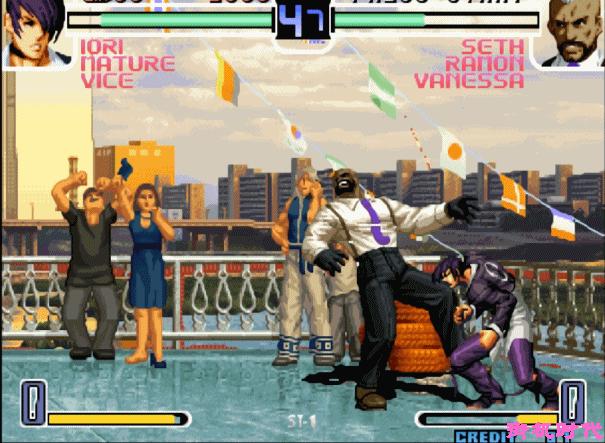Click Iori's character portrait
This screenshot has width=605, height=443.
point(32,32)
